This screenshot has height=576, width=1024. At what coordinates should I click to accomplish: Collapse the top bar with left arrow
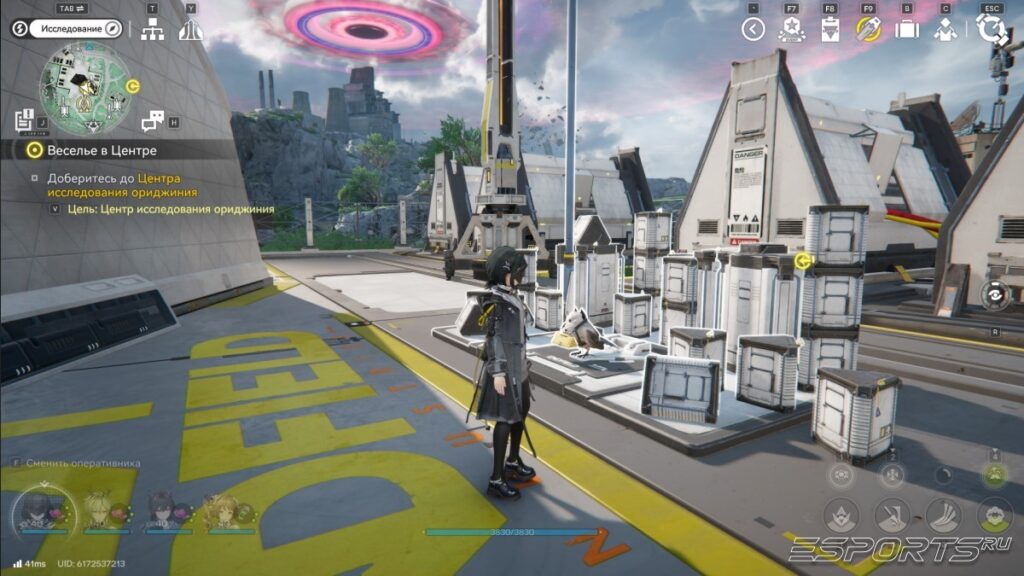tap(753, 29)
